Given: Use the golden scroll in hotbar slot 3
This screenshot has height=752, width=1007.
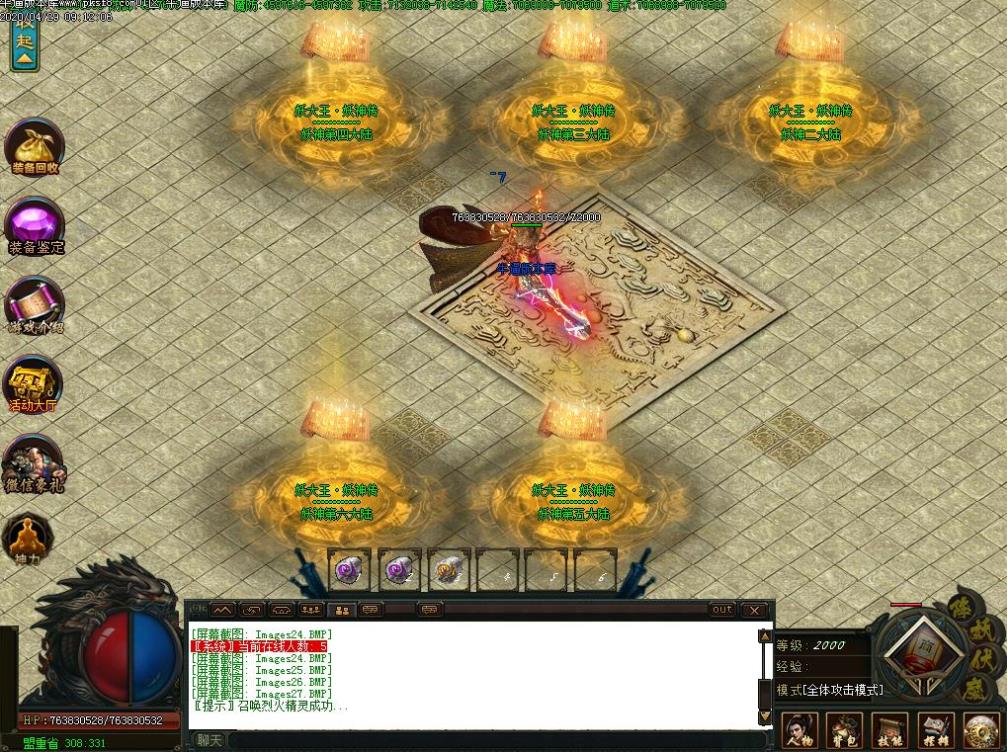Looking at the screenshot, I should tap(449, 571).
